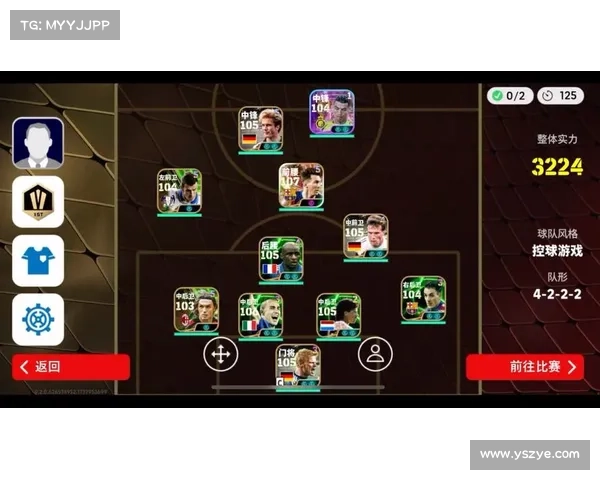Open the manager portrait icon
This screenshot has width=600, height=480.
38,143
